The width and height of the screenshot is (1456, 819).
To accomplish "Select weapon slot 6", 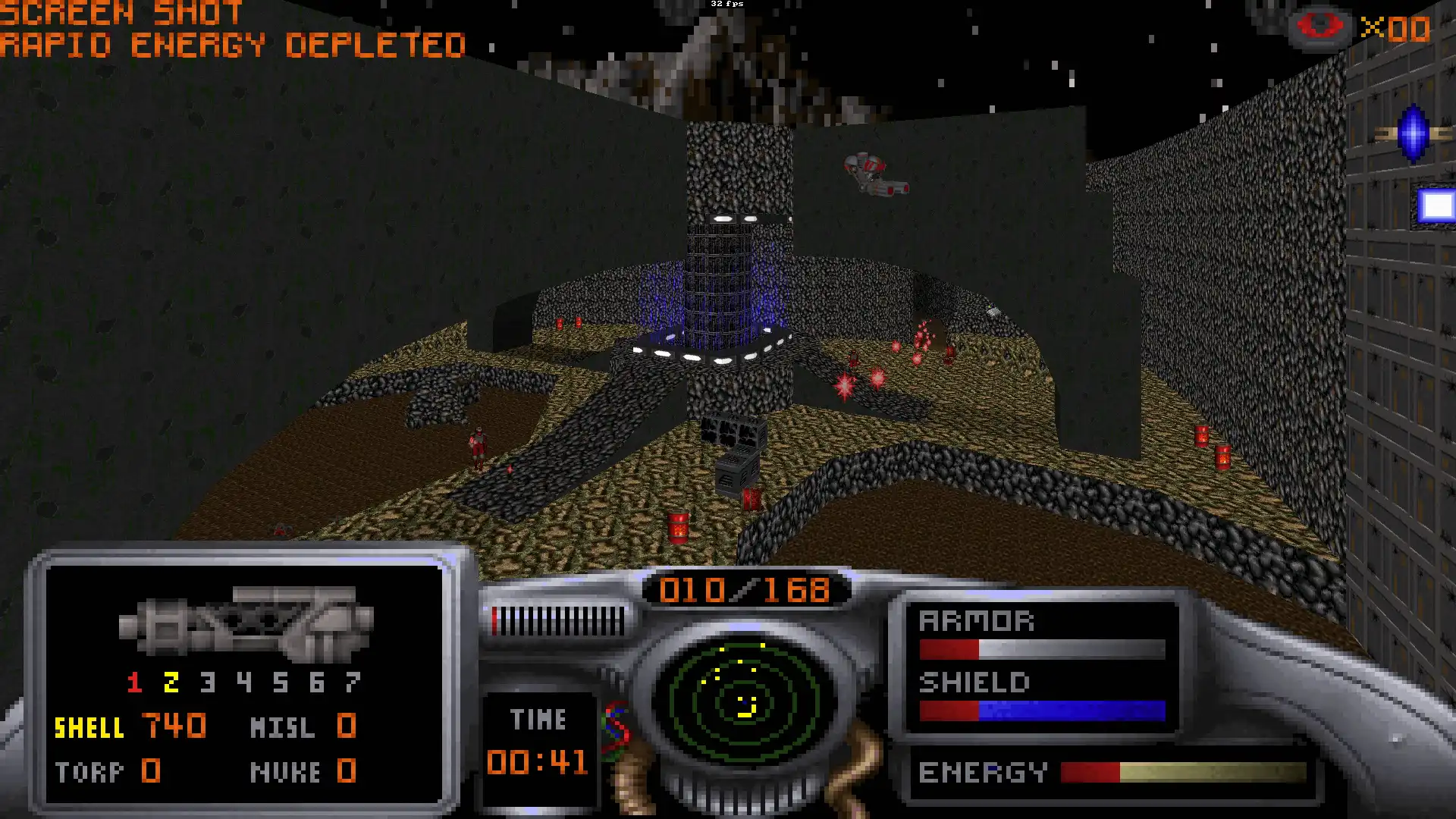I will [x=317, y=682].
